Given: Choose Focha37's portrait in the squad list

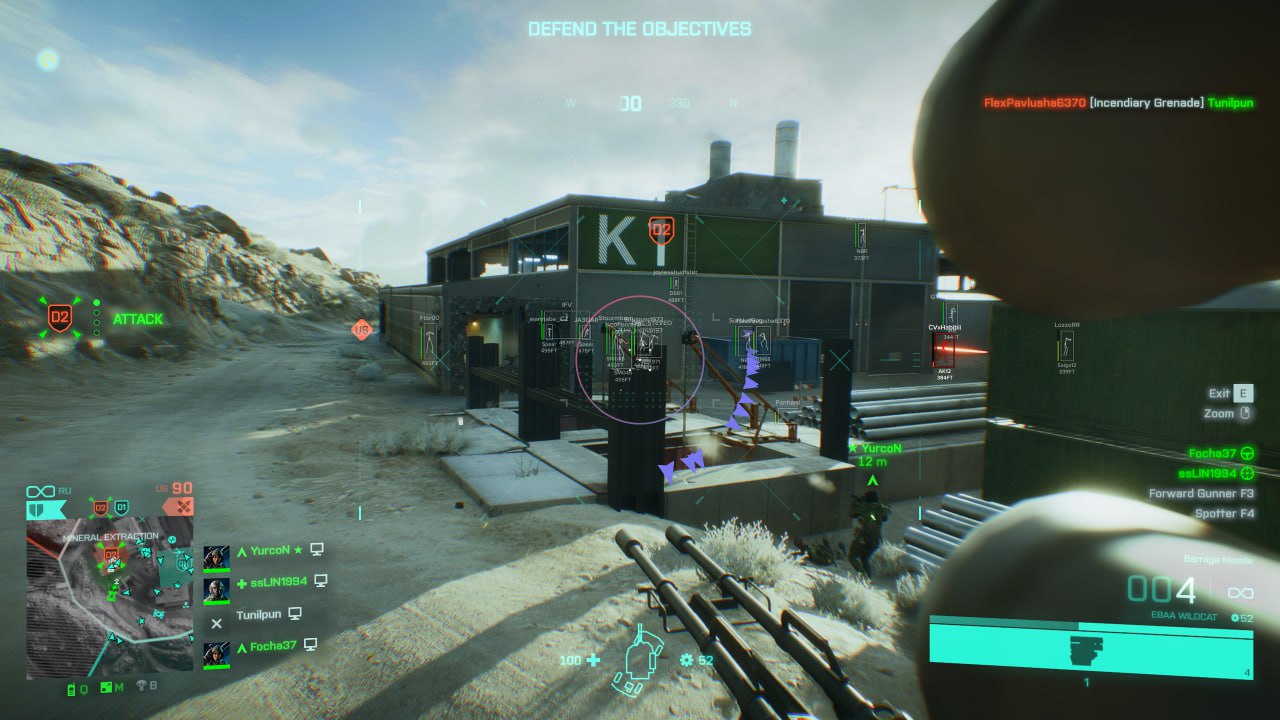Looking at the screenshot, I should pos(217,652).
